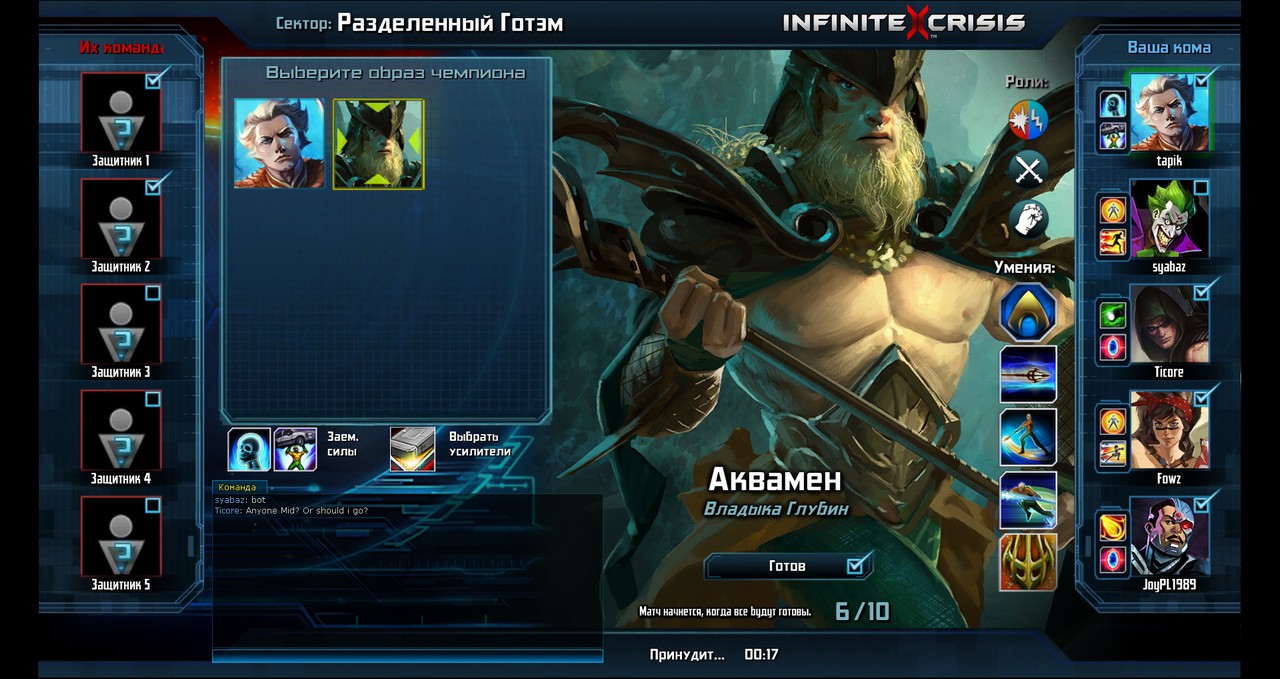Select syabaz's Joker portrait
The image size is (1280, 679).
click(x=1169, y=218)
